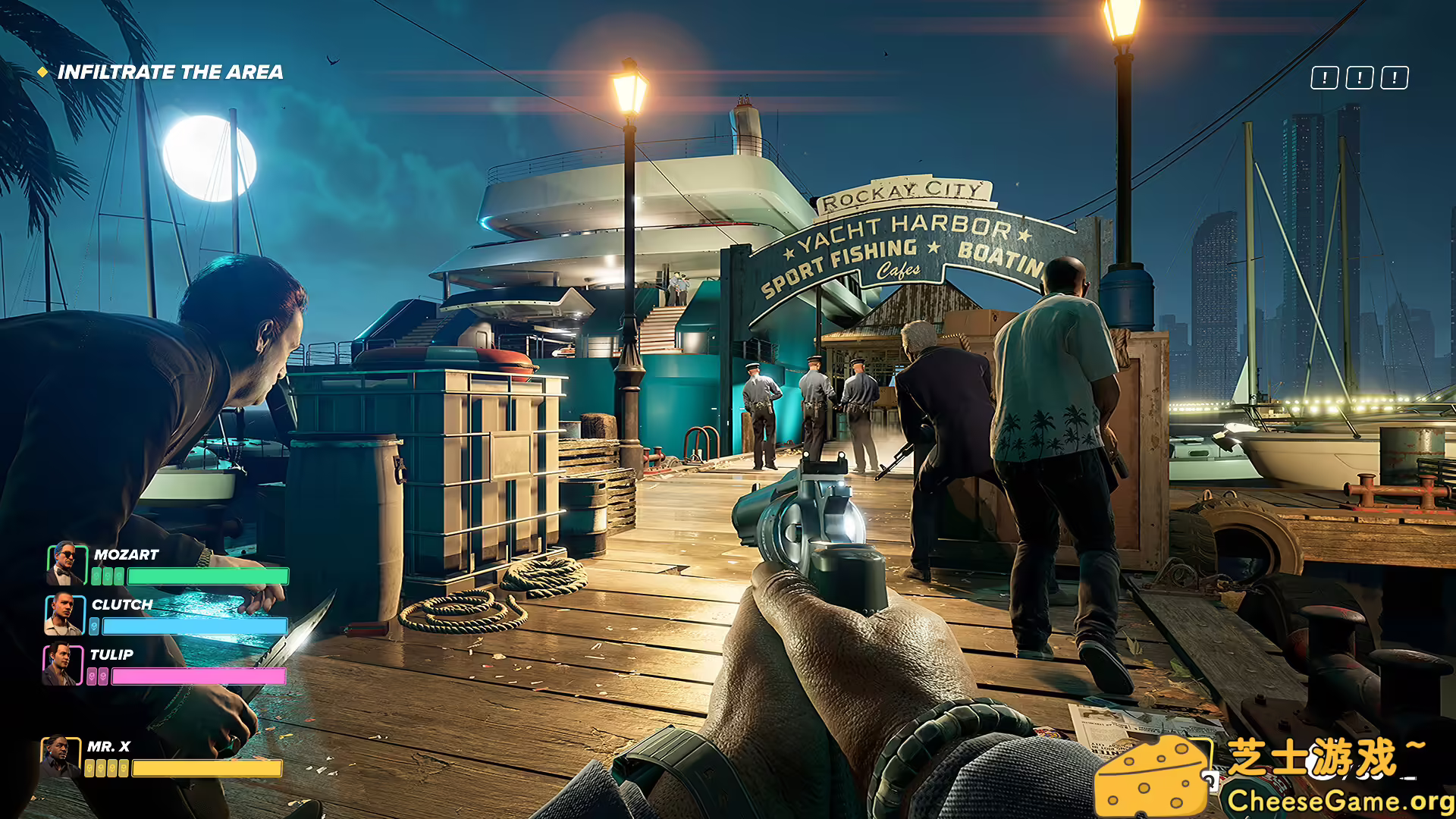This screenshot has width=1456, height=819.
Task: Toggle the first exclamation alert indicator
Action: (1325, 77)
